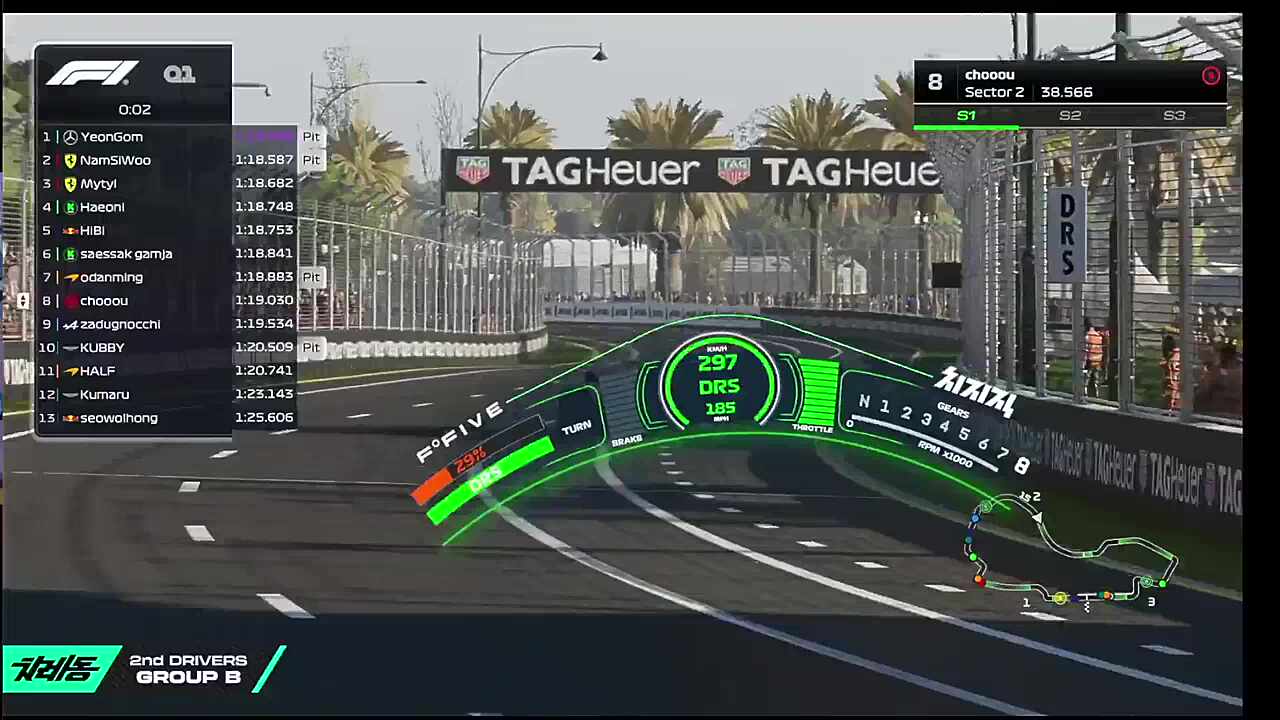This screenshot has width=1280, height=720.
Task: Select the S1 sector tab
Action: pyautogui.click(x=966, y=116)
